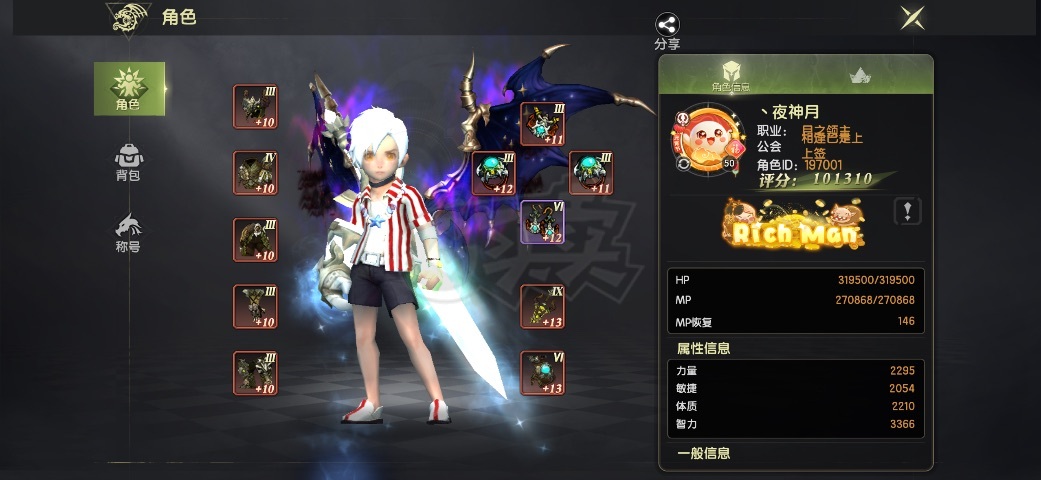Click the player avatar portrait
Screen dimensions: 1041x480
coord(704,139)
